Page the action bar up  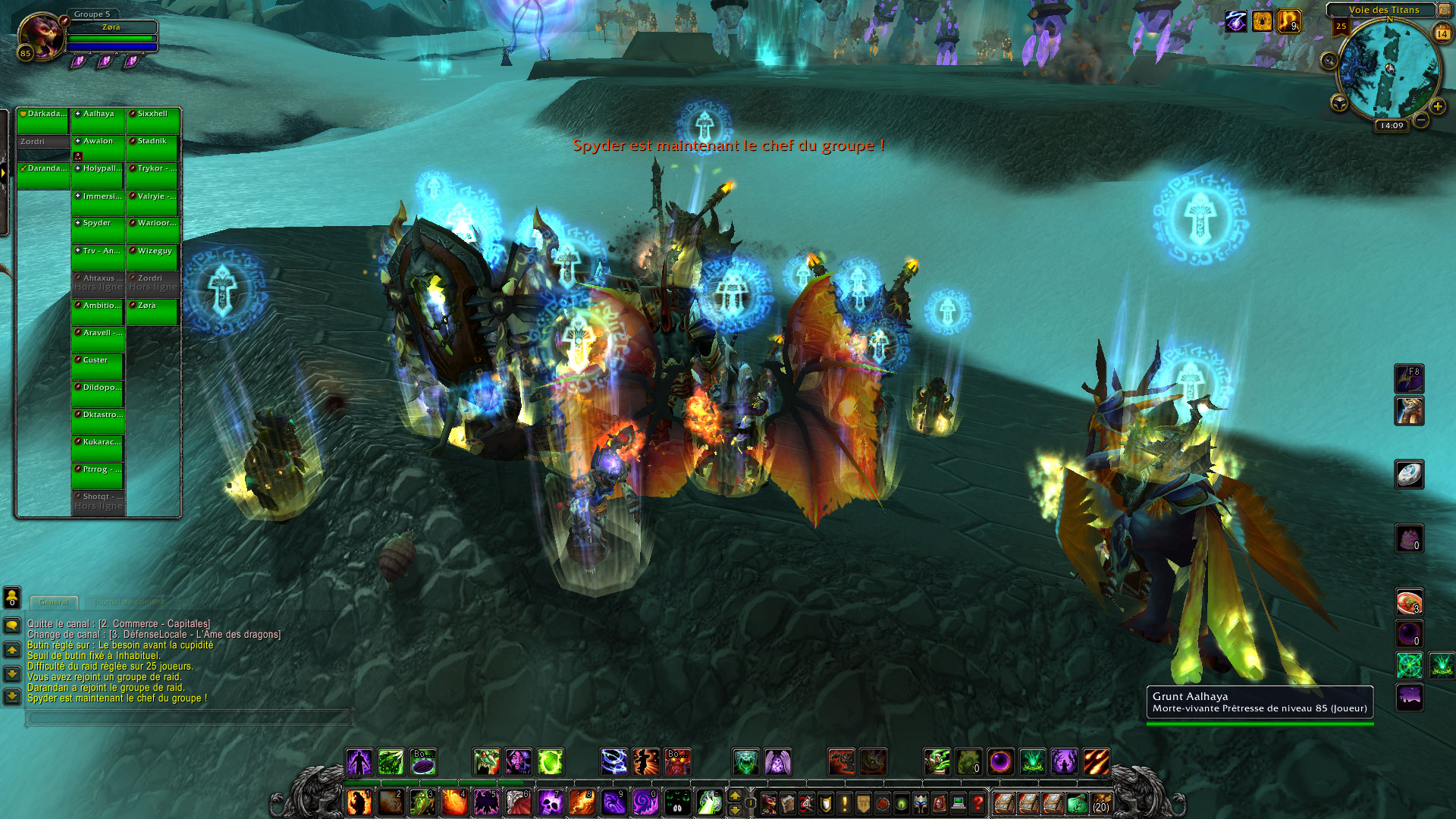click(x=734, y=795)
